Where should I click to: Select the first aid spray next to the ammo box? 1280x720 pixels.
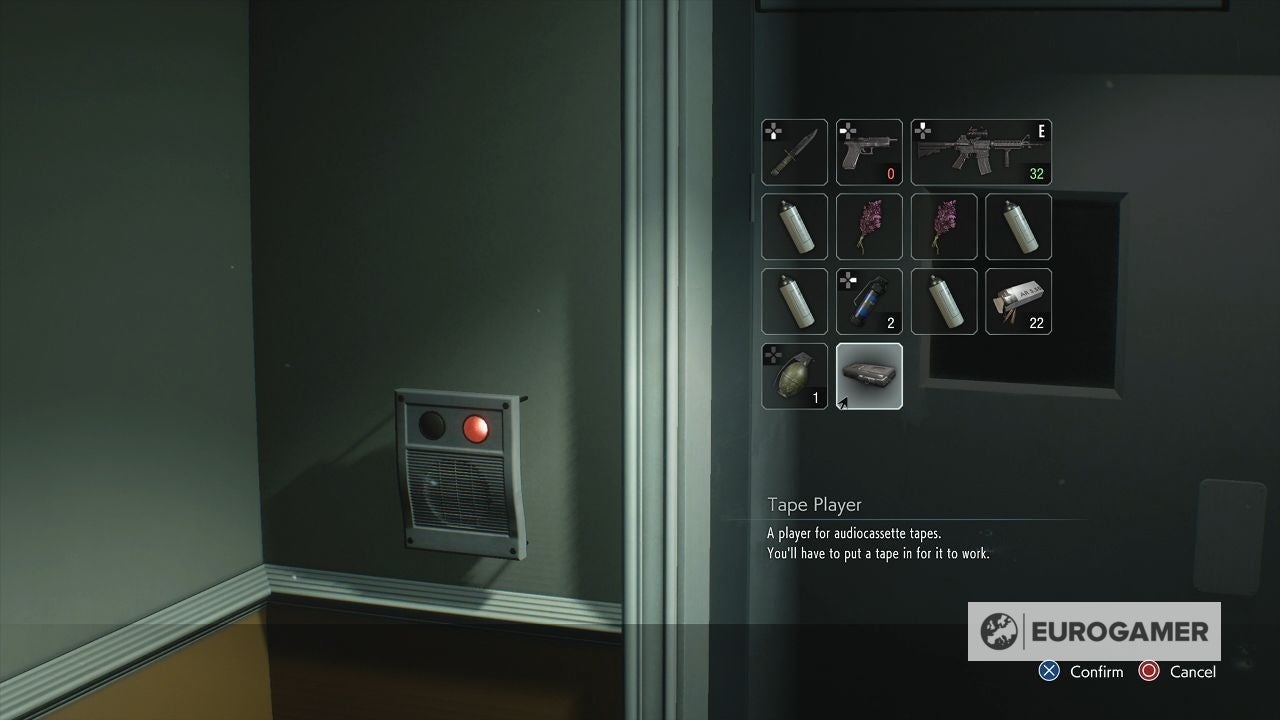(x=944, y=301)
